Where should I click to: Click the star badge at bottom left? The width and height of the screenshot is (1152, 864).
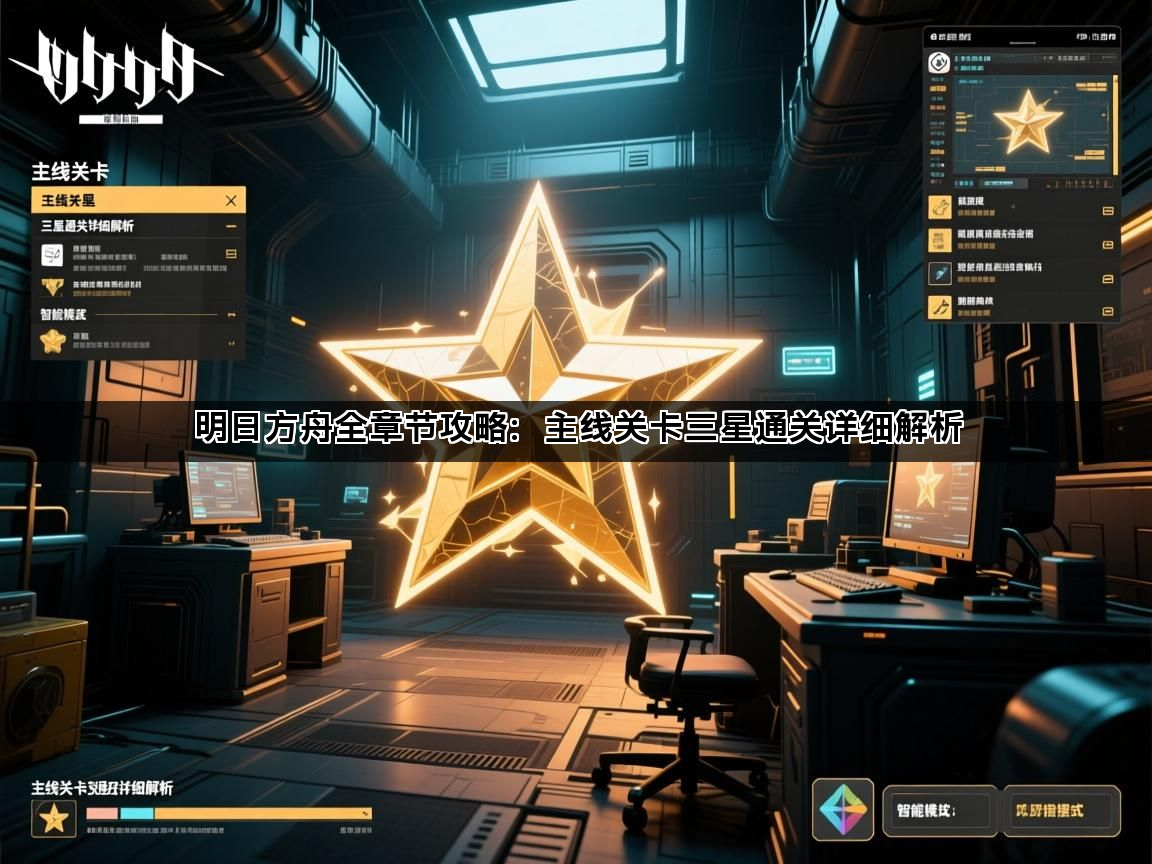(x=53, y=819)
